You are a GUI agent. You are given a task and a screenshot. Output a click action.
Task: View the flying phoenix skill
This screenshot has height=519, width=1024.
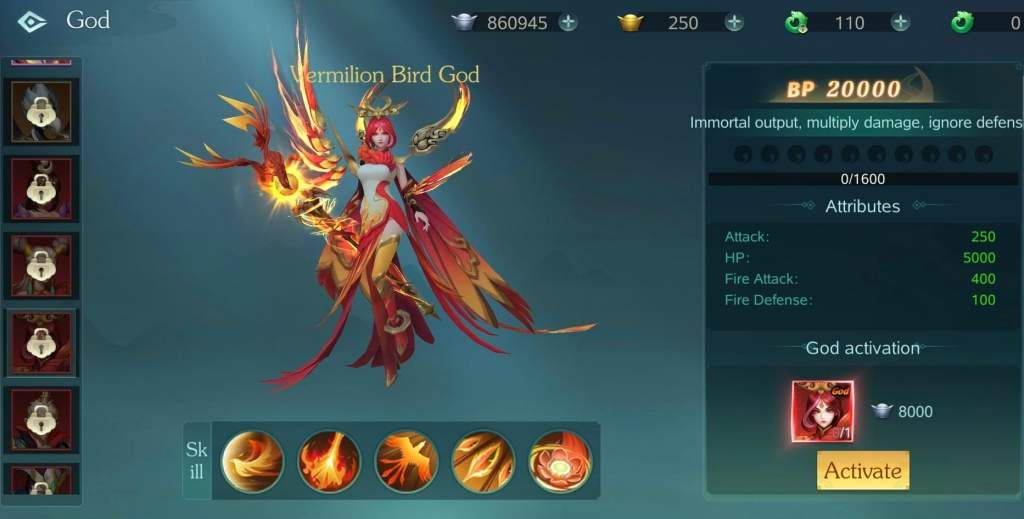click(406, 461)
